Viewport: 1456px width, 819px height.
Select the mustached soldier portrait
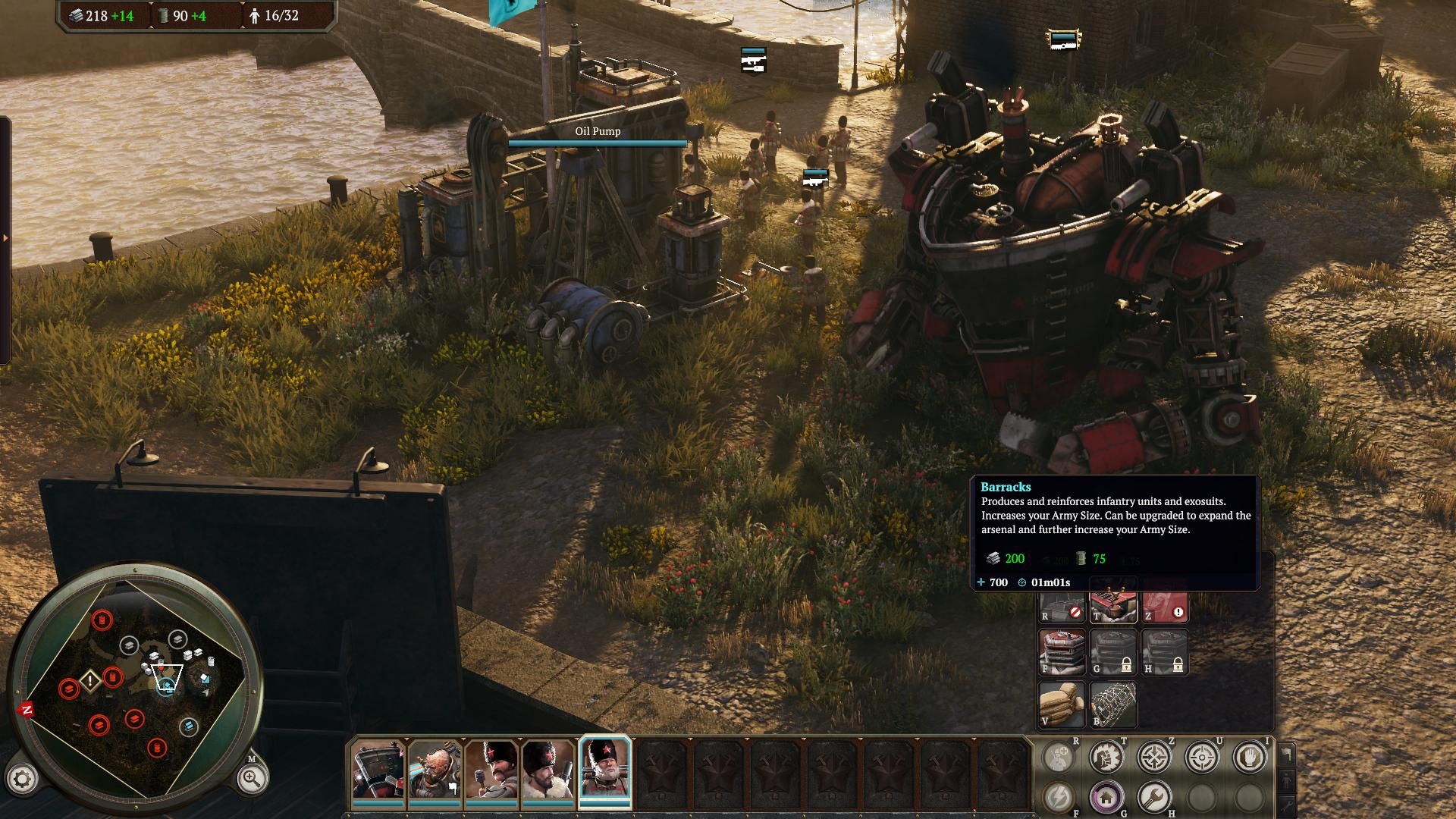point(491,770)
